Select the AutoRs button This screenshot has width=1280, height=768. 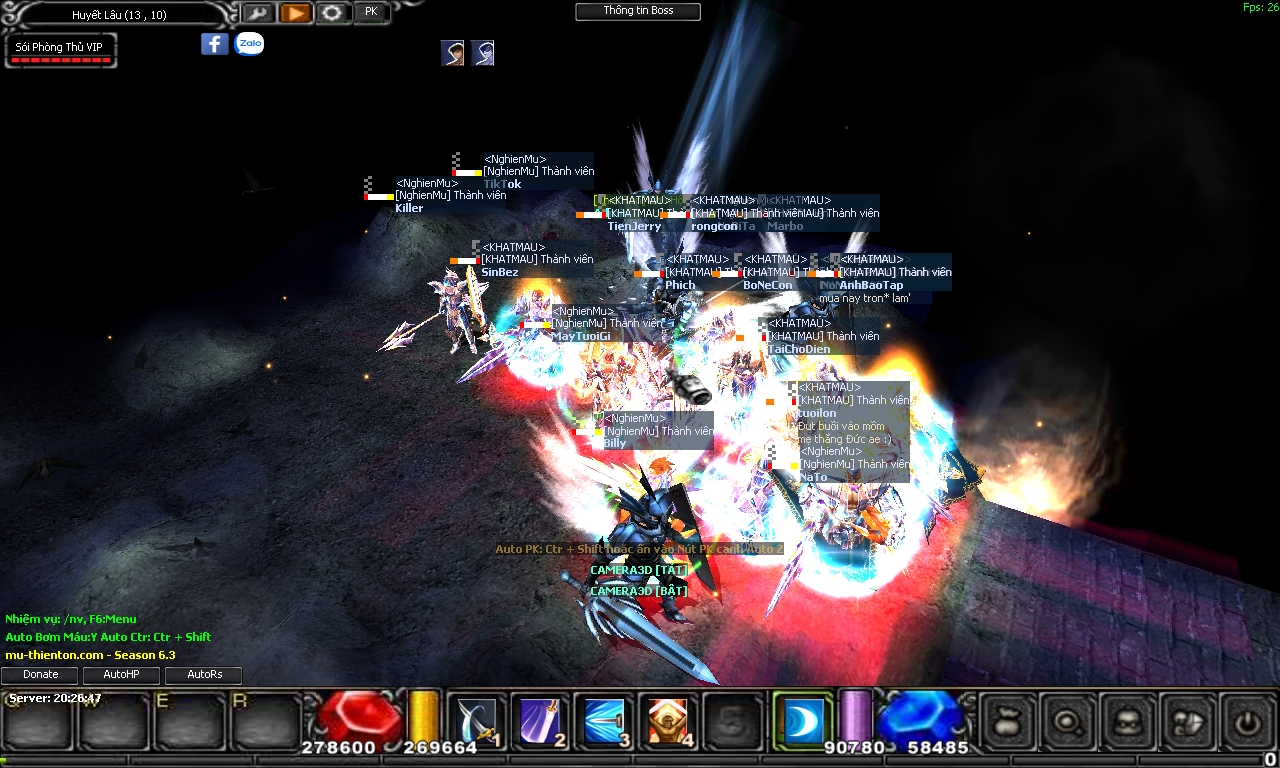click(x=204, y=675)
